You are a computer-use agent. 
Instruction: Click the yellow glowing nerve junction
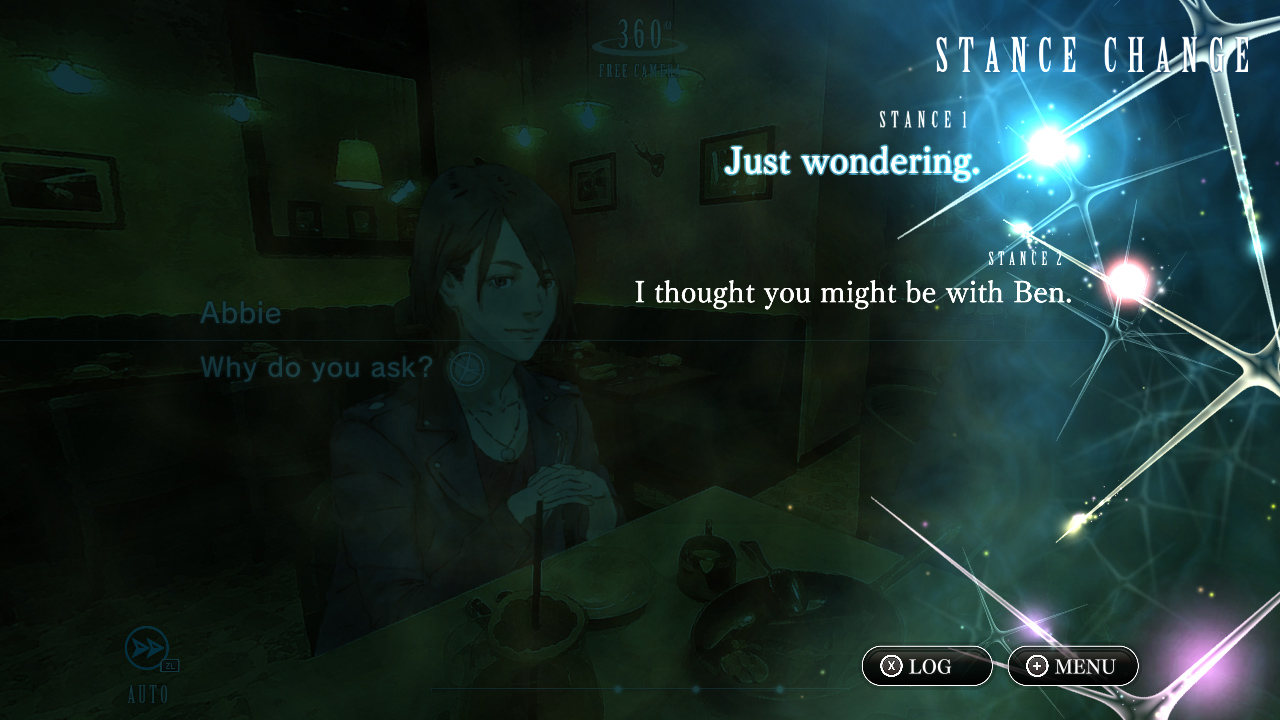(x=1078, y=518)
